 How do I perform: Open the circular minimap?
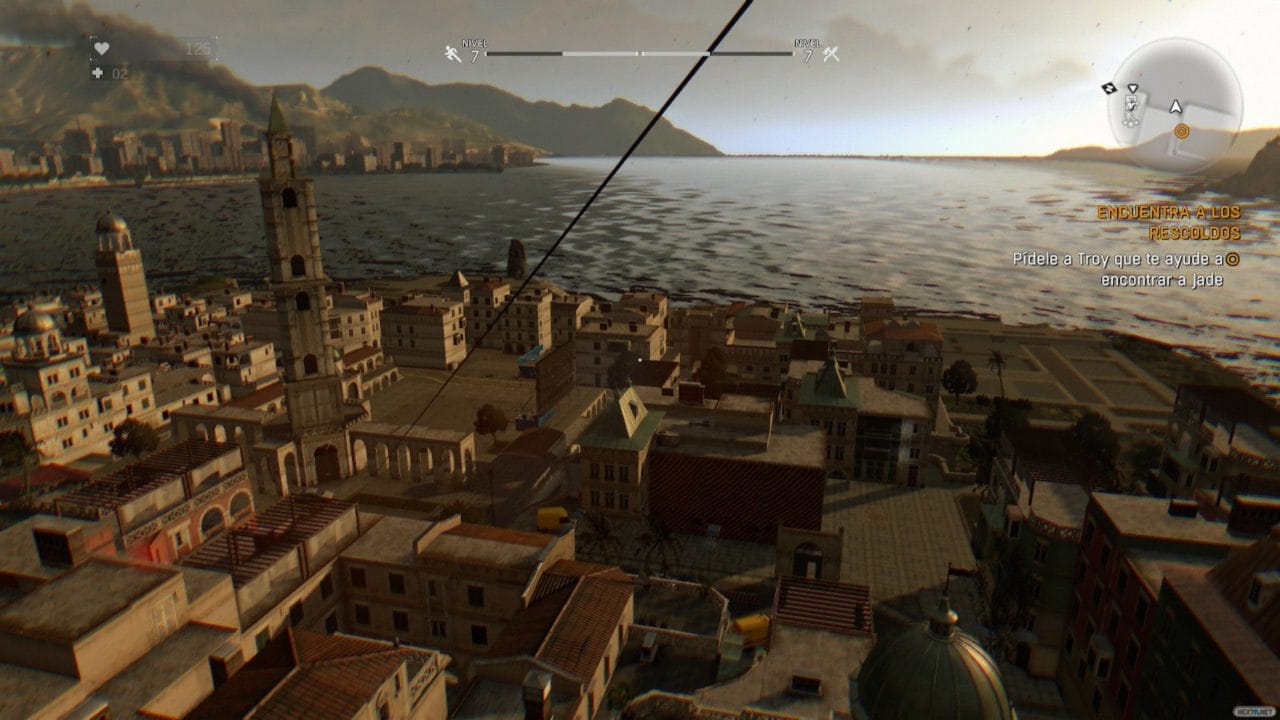coord(1176,106)
